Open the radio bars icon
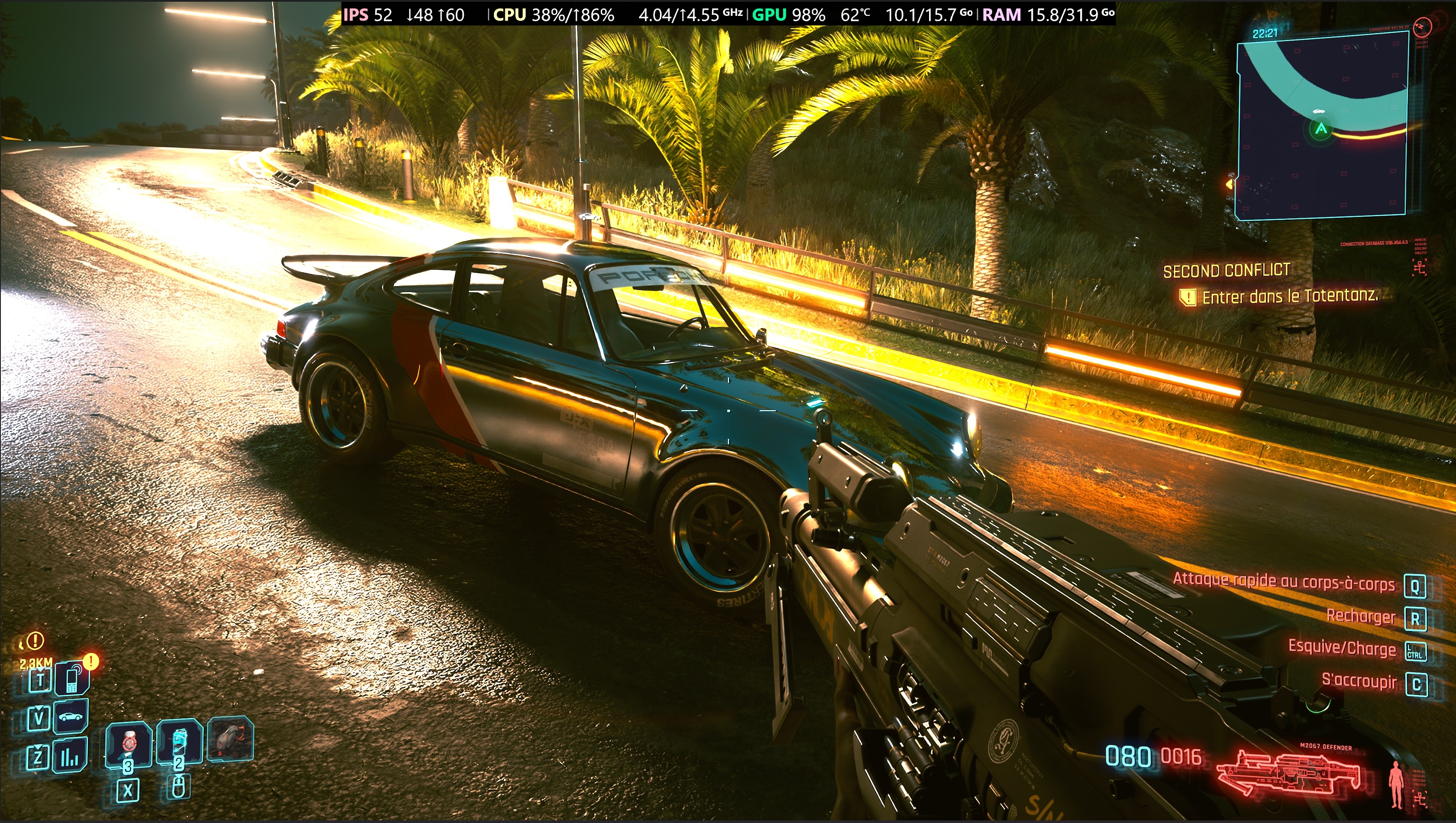The height and width of the screenshot is (823, 1456). point(70,756)
